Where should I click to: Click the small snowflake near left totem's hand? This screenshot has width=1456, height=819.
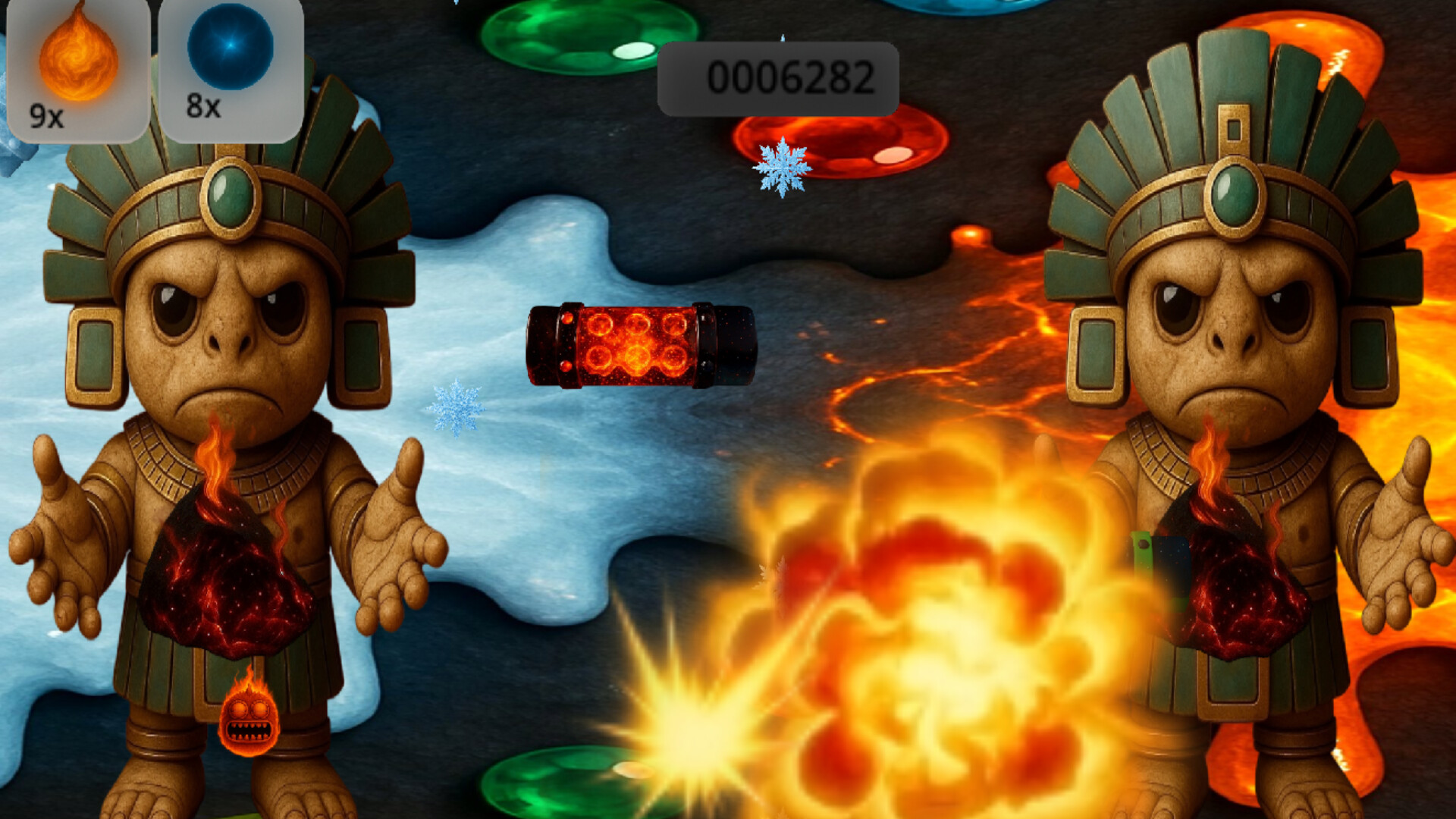point(455,409)
